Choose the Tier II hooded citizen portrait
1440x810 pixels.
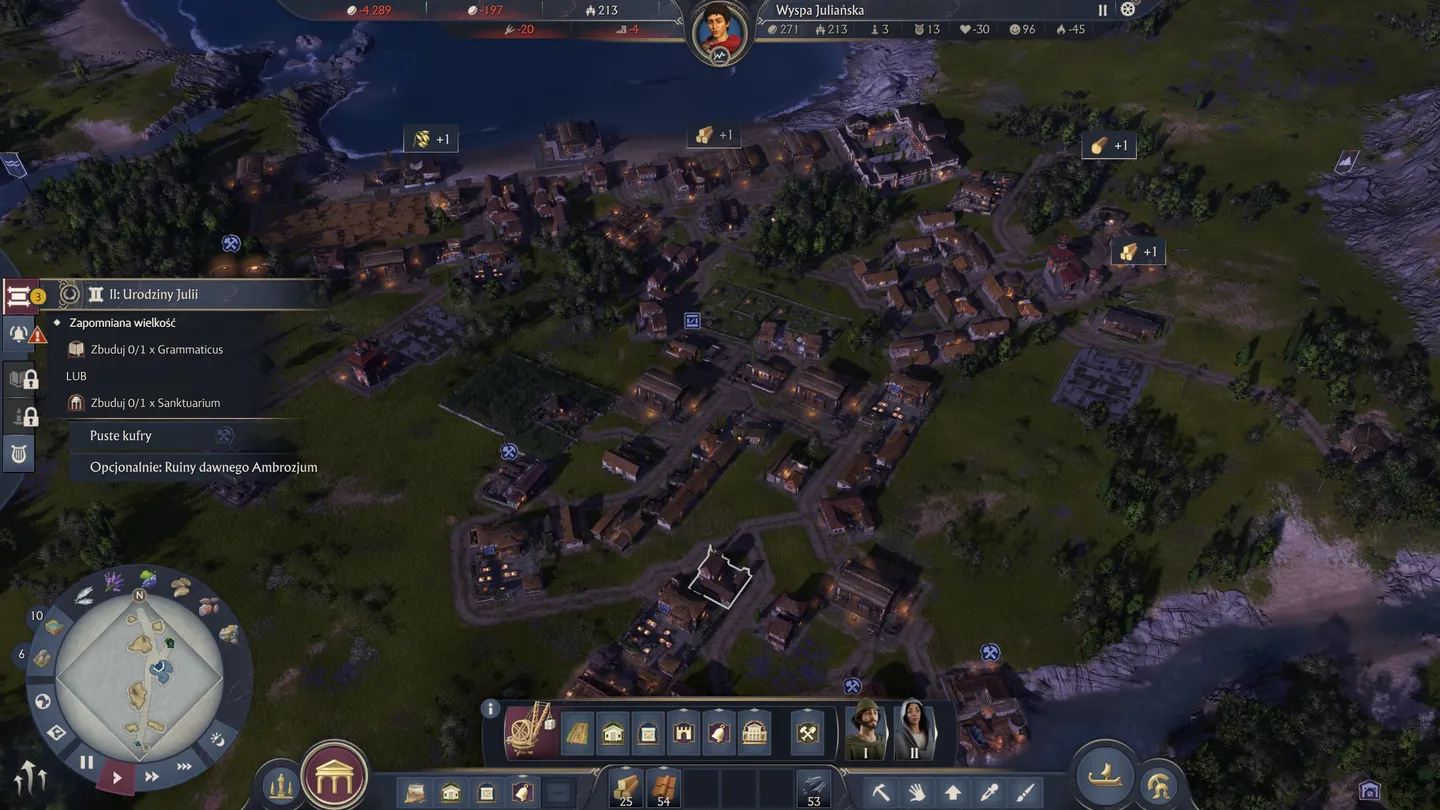click(x=913, y=730)
